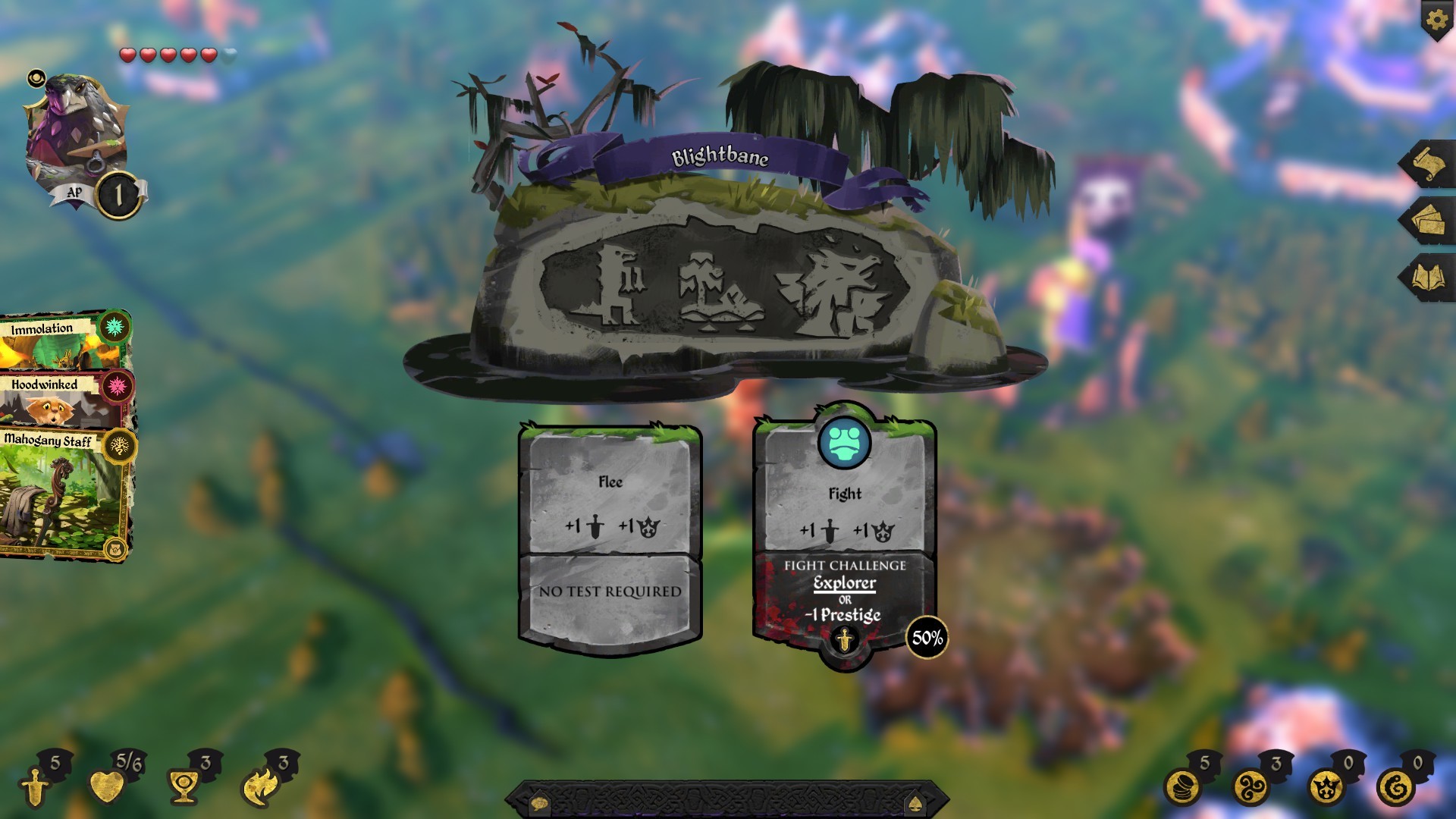This screenshot has width=1456, height=819.
Task: Click the hero portrait showing AP 1
Action: tap(76, 125)
